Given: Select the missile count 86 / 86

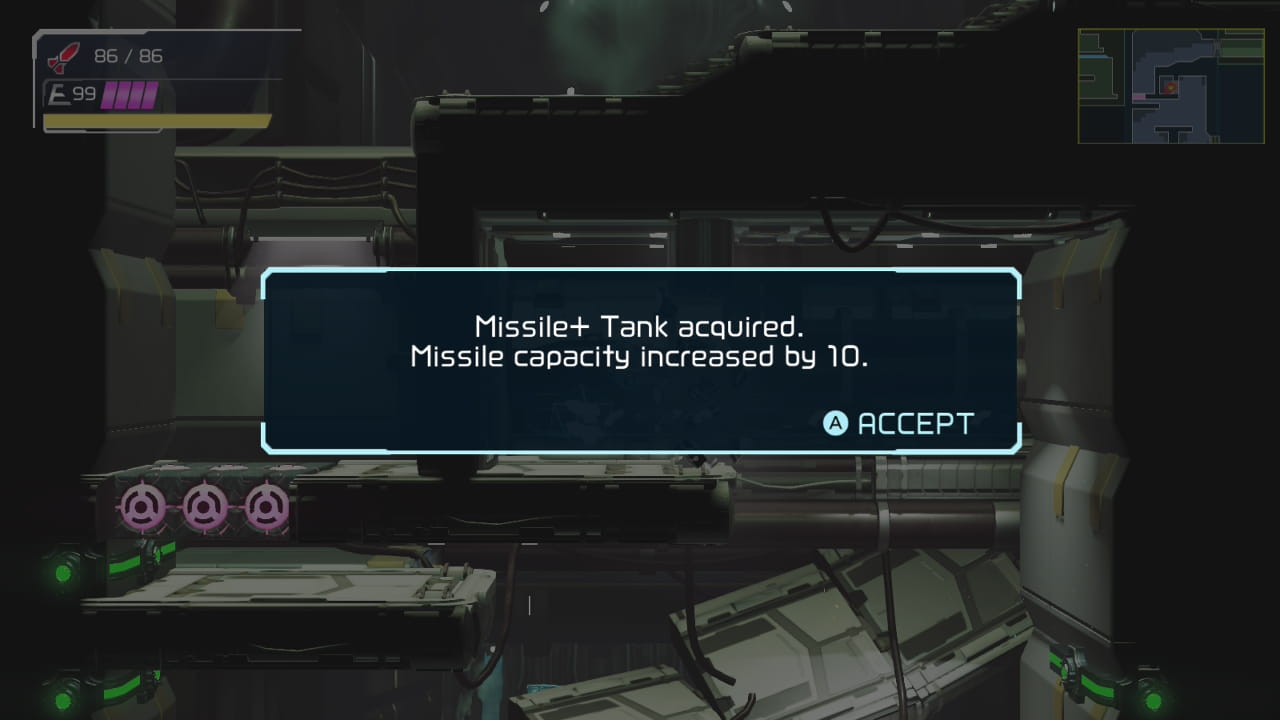Looking at the screenshot, I should [128, 56].
